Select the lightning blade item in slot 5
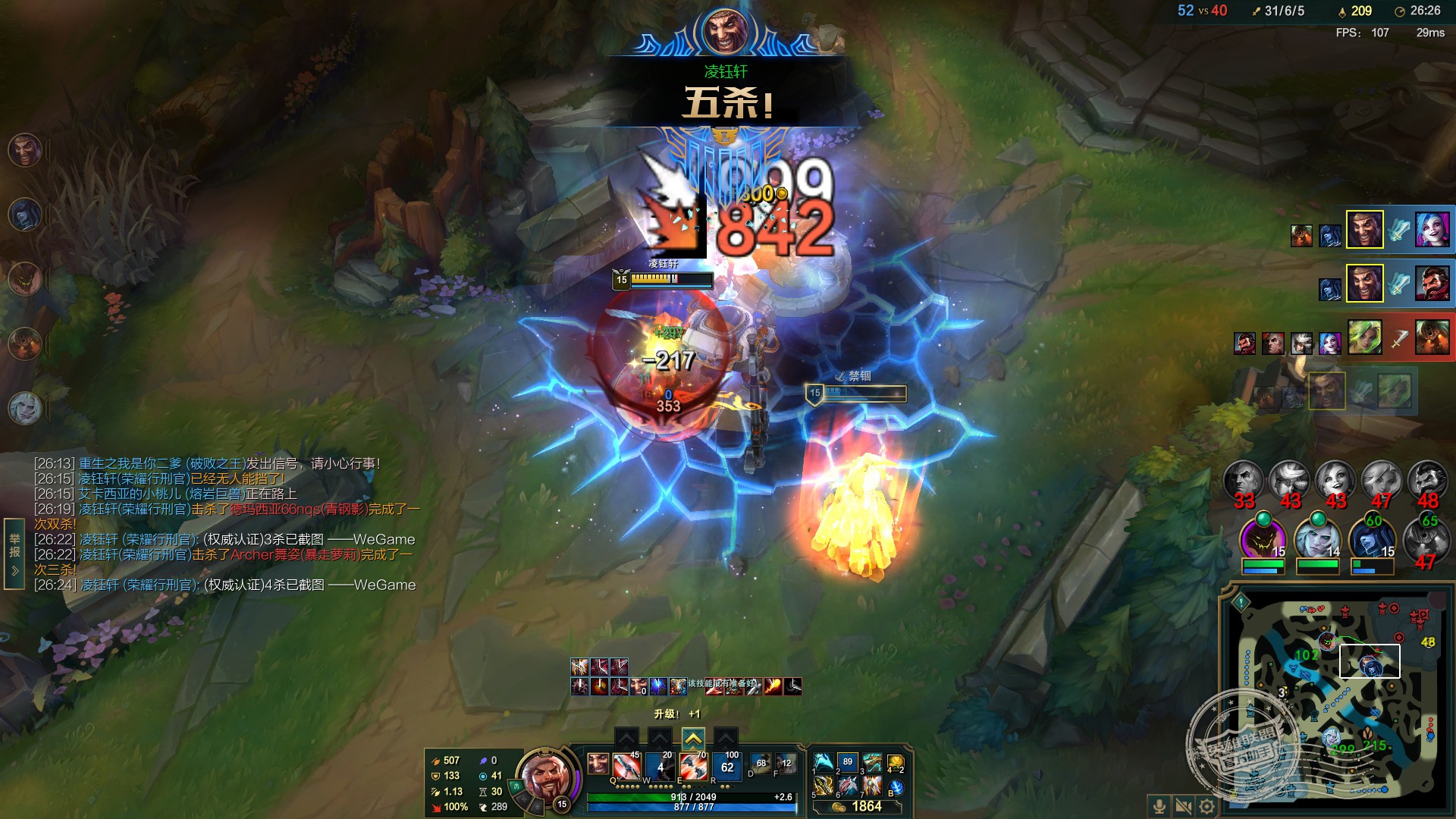 [x=824, y=786]
